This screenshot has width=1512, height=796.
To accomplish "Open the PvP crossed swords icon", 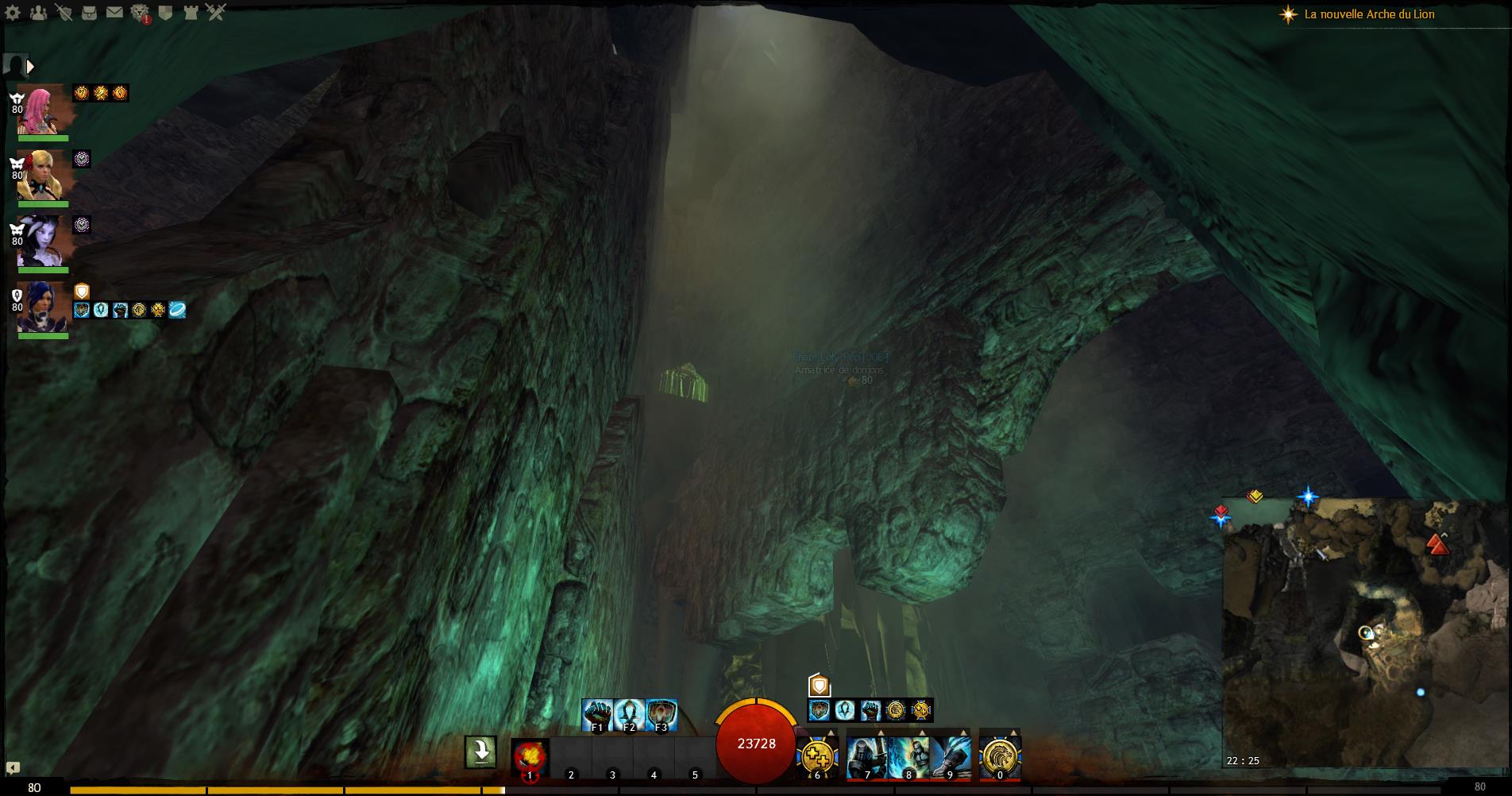I will [x=216, y=13].
